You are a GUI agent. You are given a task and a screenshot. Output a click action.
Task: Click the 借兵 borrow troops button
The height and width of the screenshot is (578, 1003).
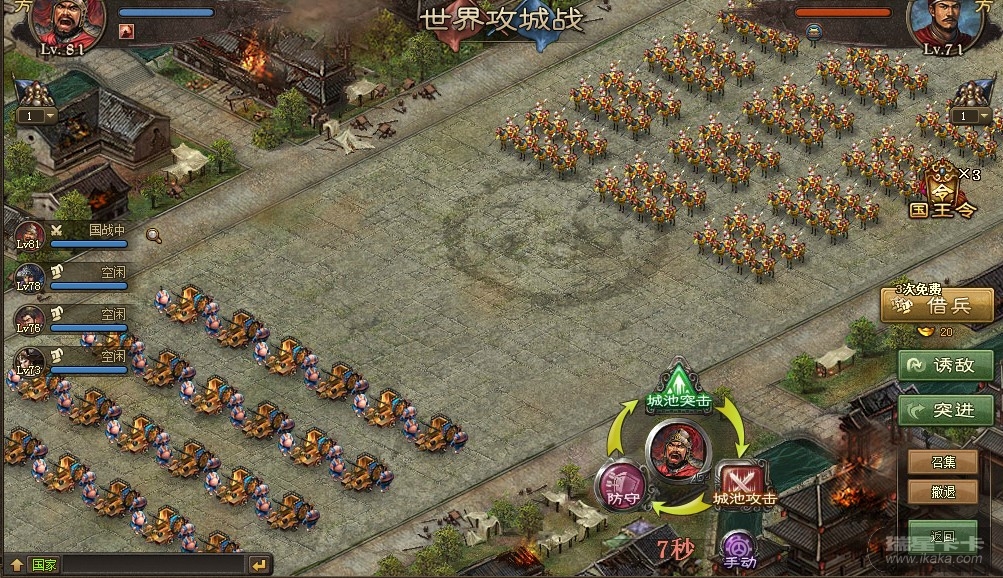pyautogui.click(x=936, y=306)
